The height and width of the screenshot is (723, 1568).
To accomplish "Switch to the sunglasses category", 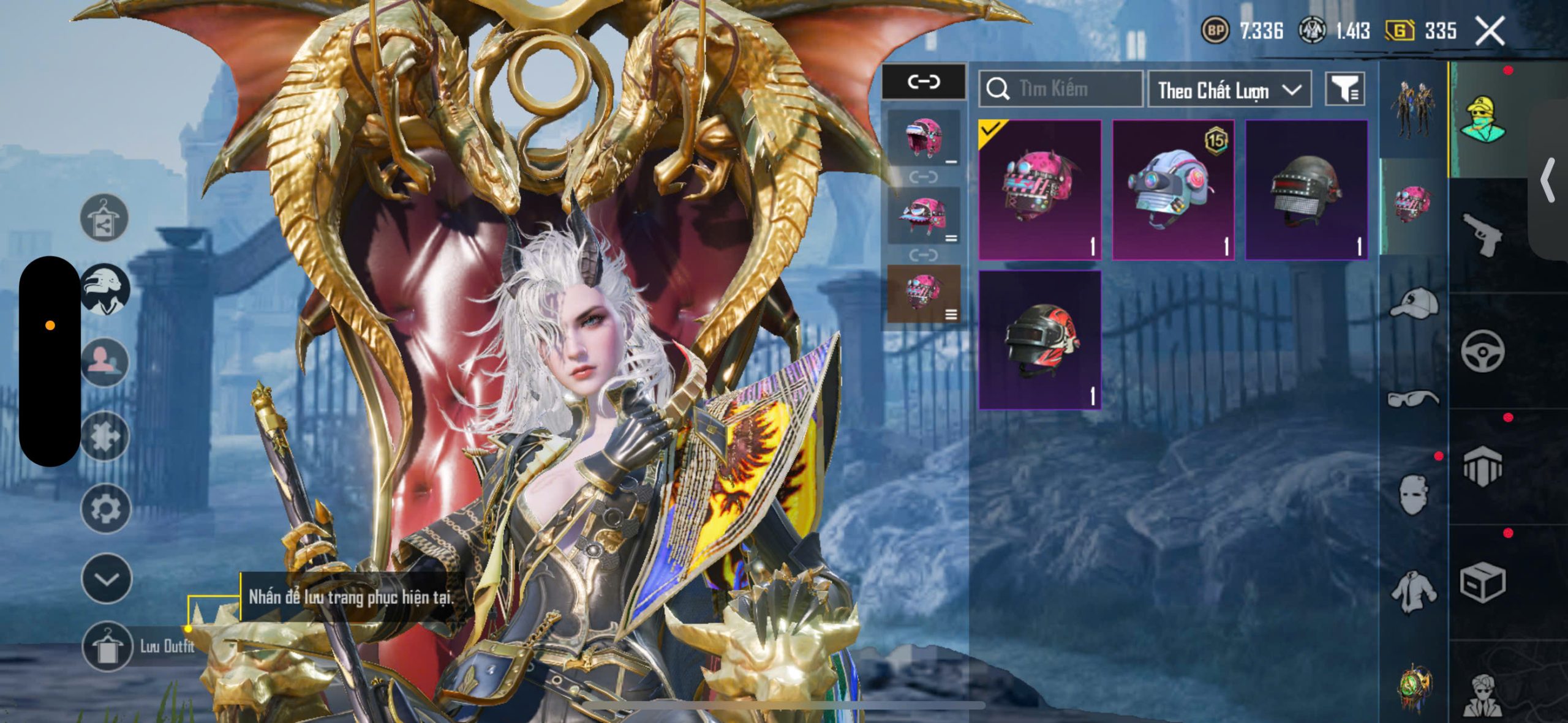I will (1414, 399).
